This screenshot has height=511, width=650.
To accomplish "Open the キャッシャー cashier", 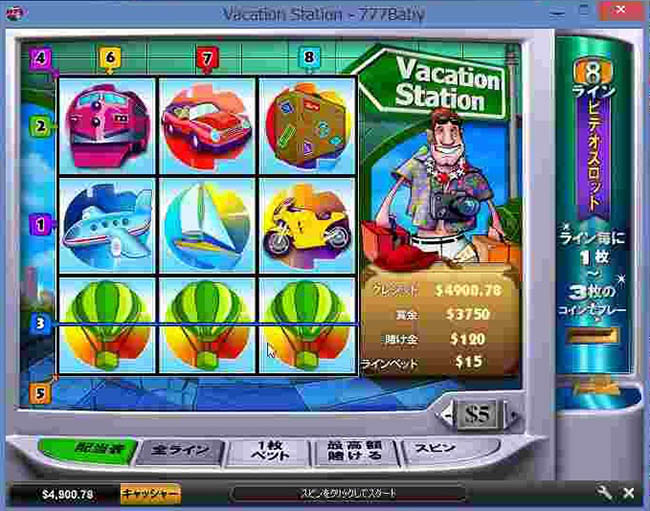I will point(150,494).
